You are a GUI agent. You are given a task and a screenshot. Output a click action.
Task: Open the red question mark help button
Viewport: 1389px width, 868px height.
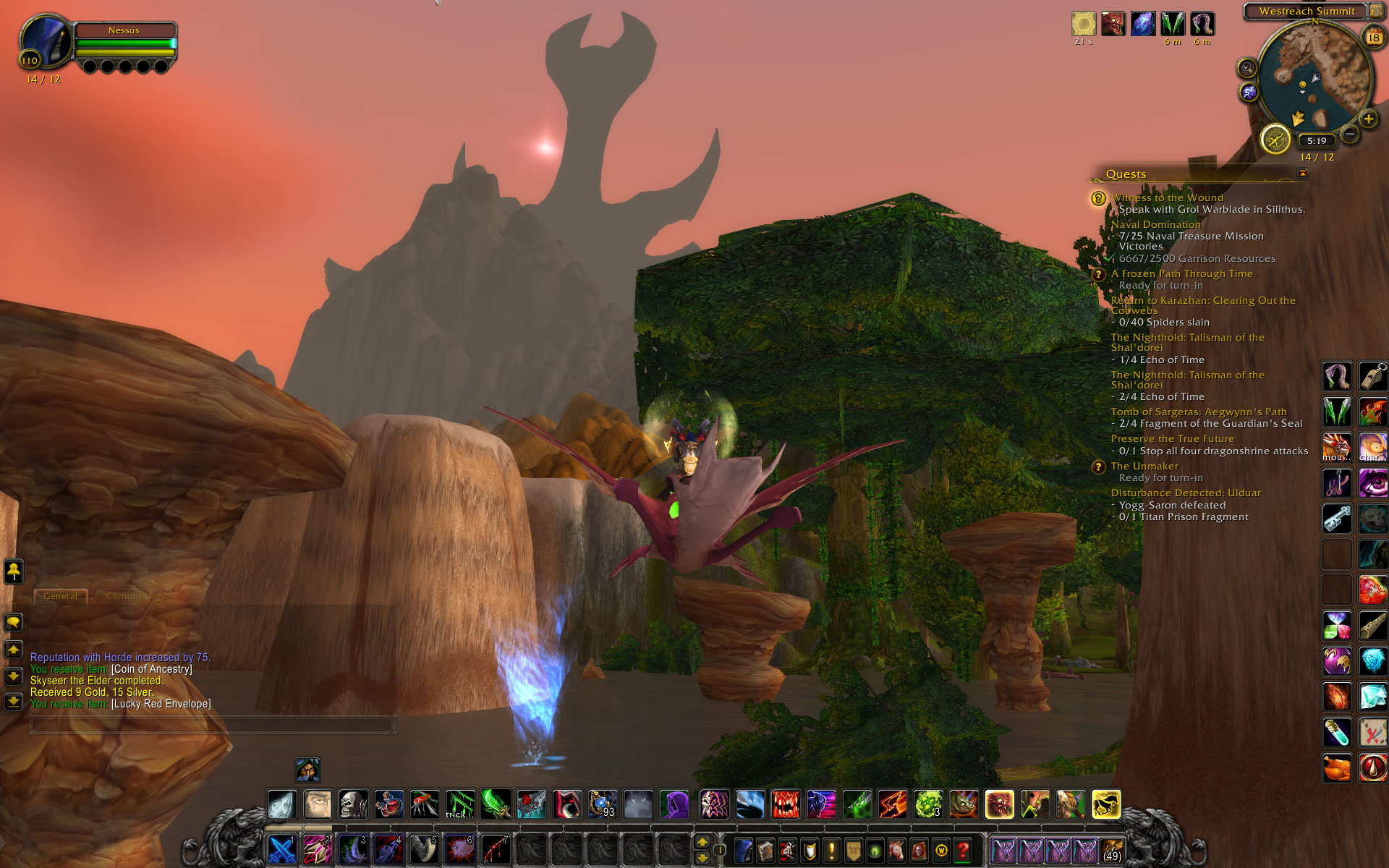pos(962,850)
